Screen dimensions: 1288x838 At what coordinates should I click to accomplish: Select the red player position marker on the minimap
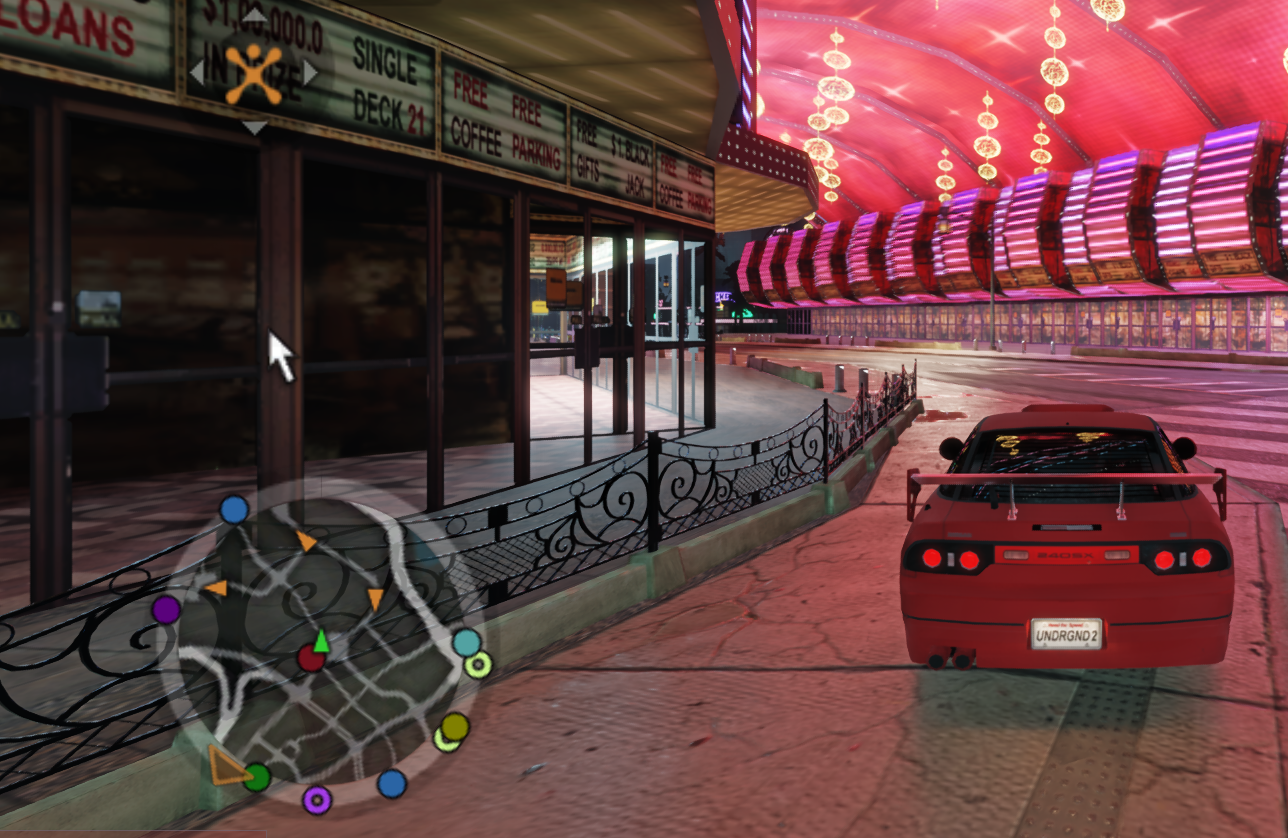click(312, 660)
